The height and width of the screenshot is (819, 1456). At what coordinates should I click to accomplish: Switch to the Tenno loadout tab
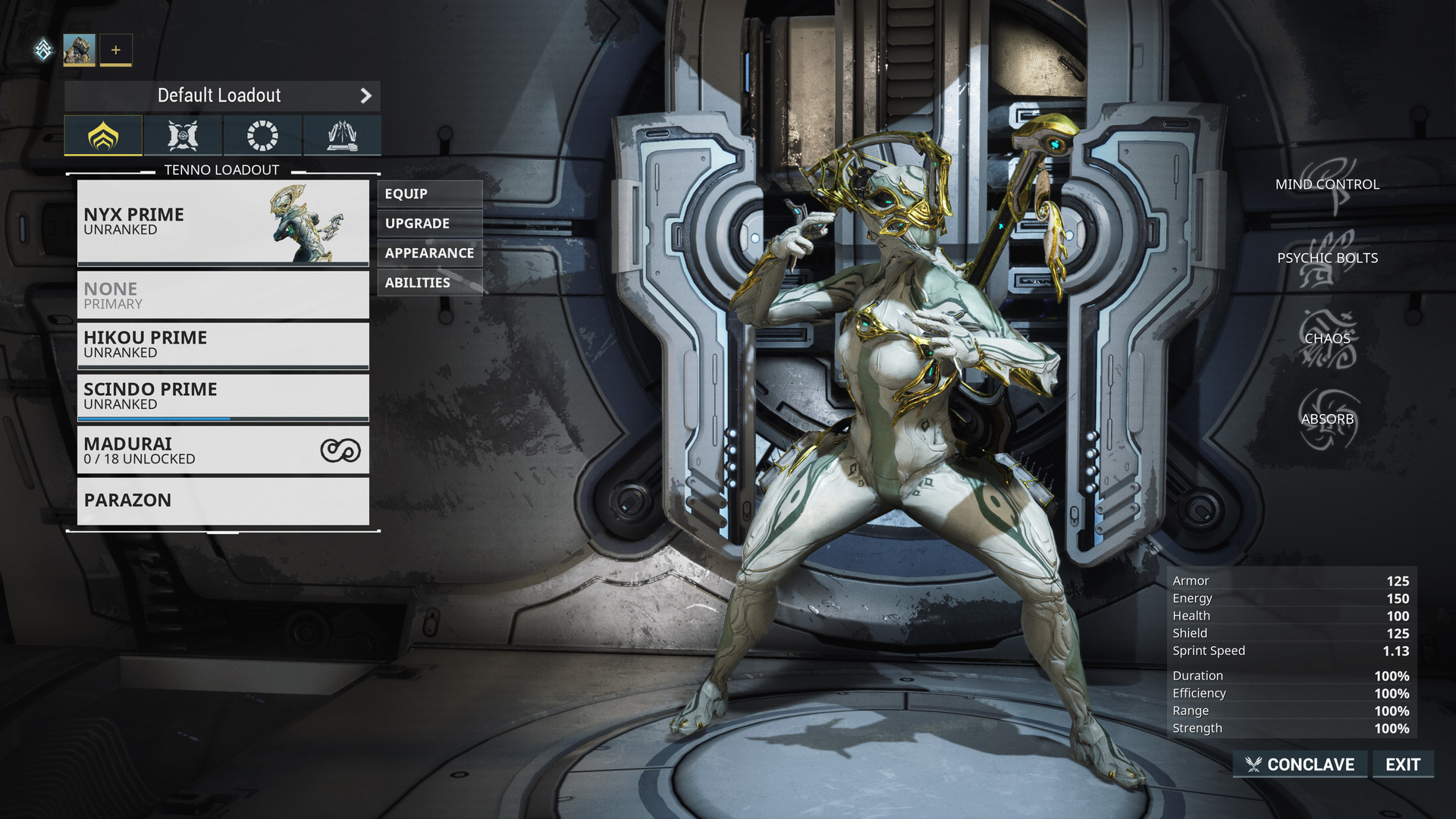(103, 136)
